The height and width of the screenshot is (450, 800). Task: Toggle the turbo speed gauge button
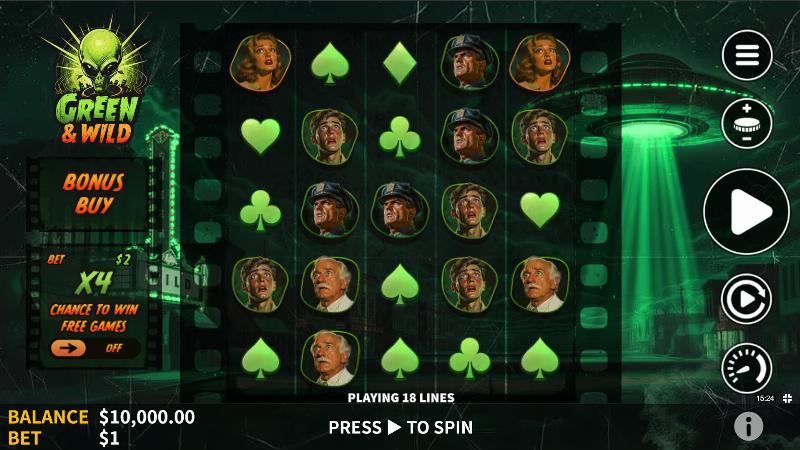747,367
